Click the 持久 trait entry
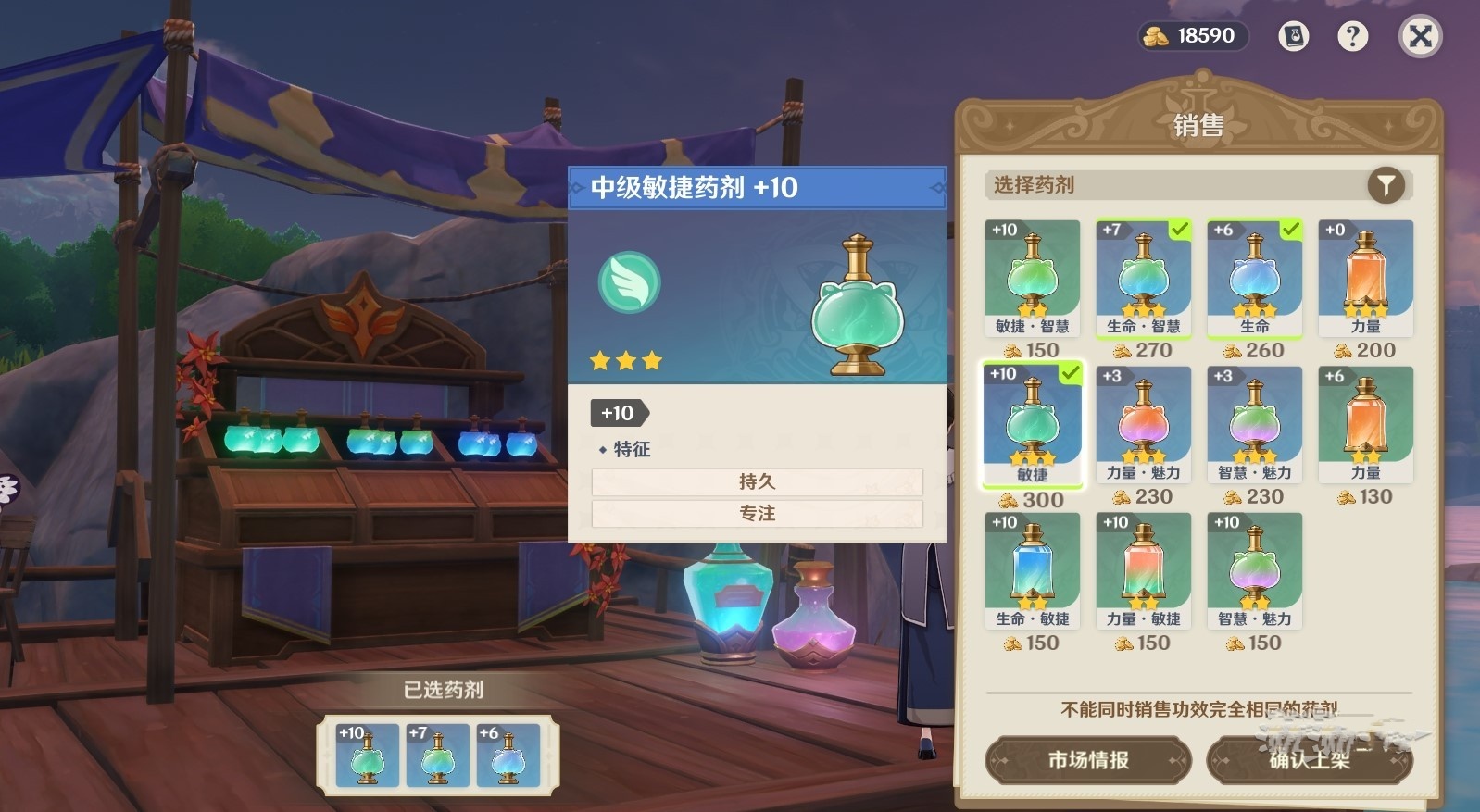 click(757, 481)
